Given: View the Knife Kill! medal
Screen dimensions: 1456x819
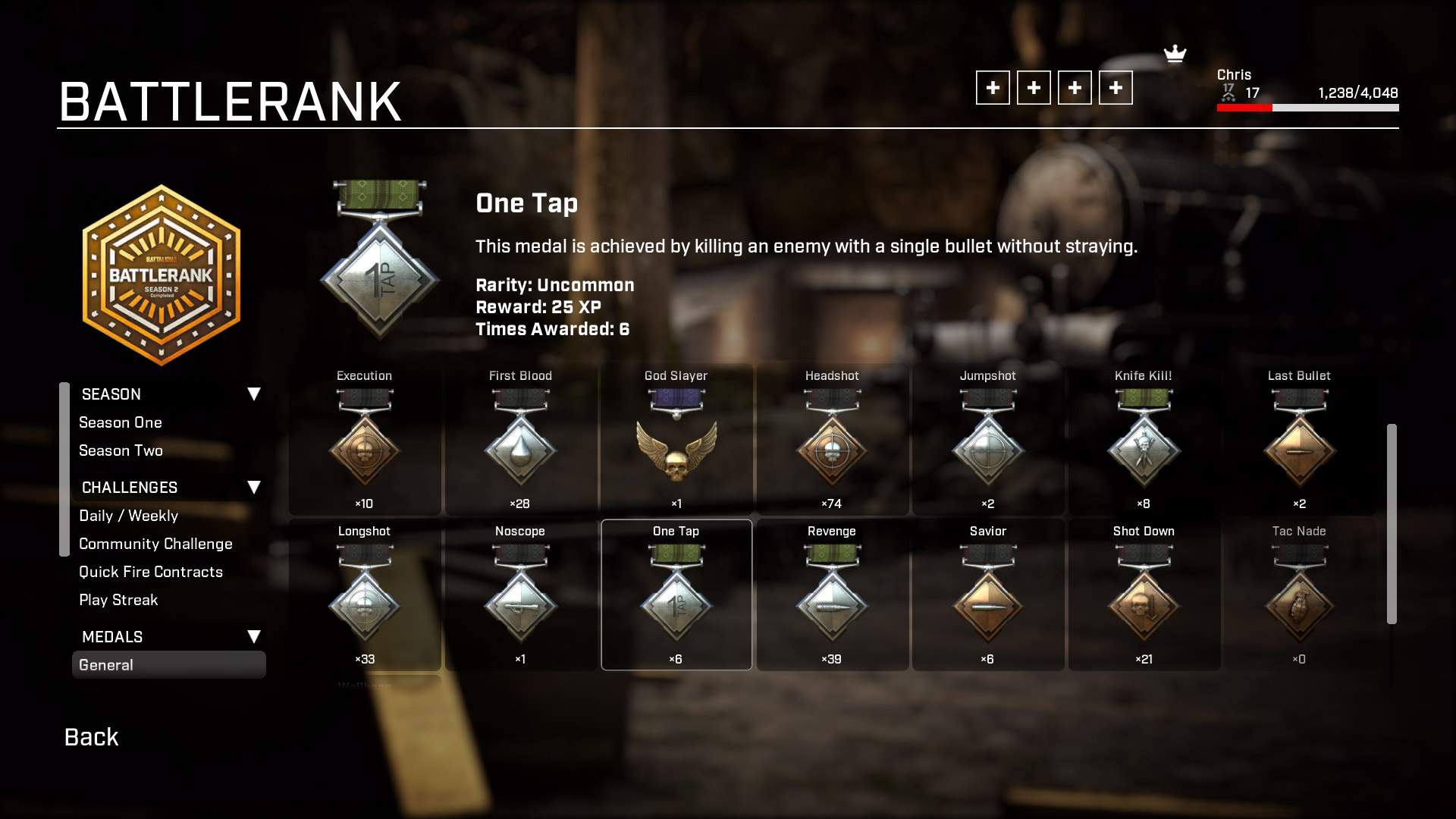Looking at the screenshot, I should 1144,441.
